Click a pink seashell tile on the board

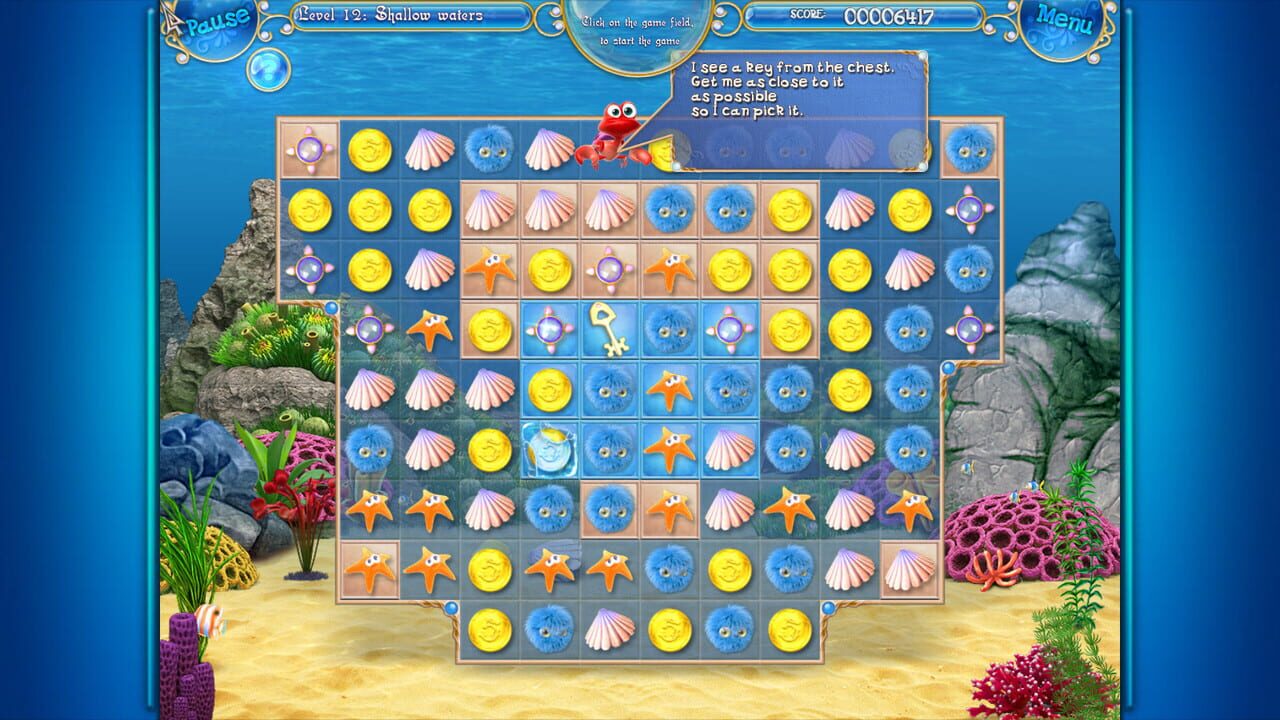(428, 148)
